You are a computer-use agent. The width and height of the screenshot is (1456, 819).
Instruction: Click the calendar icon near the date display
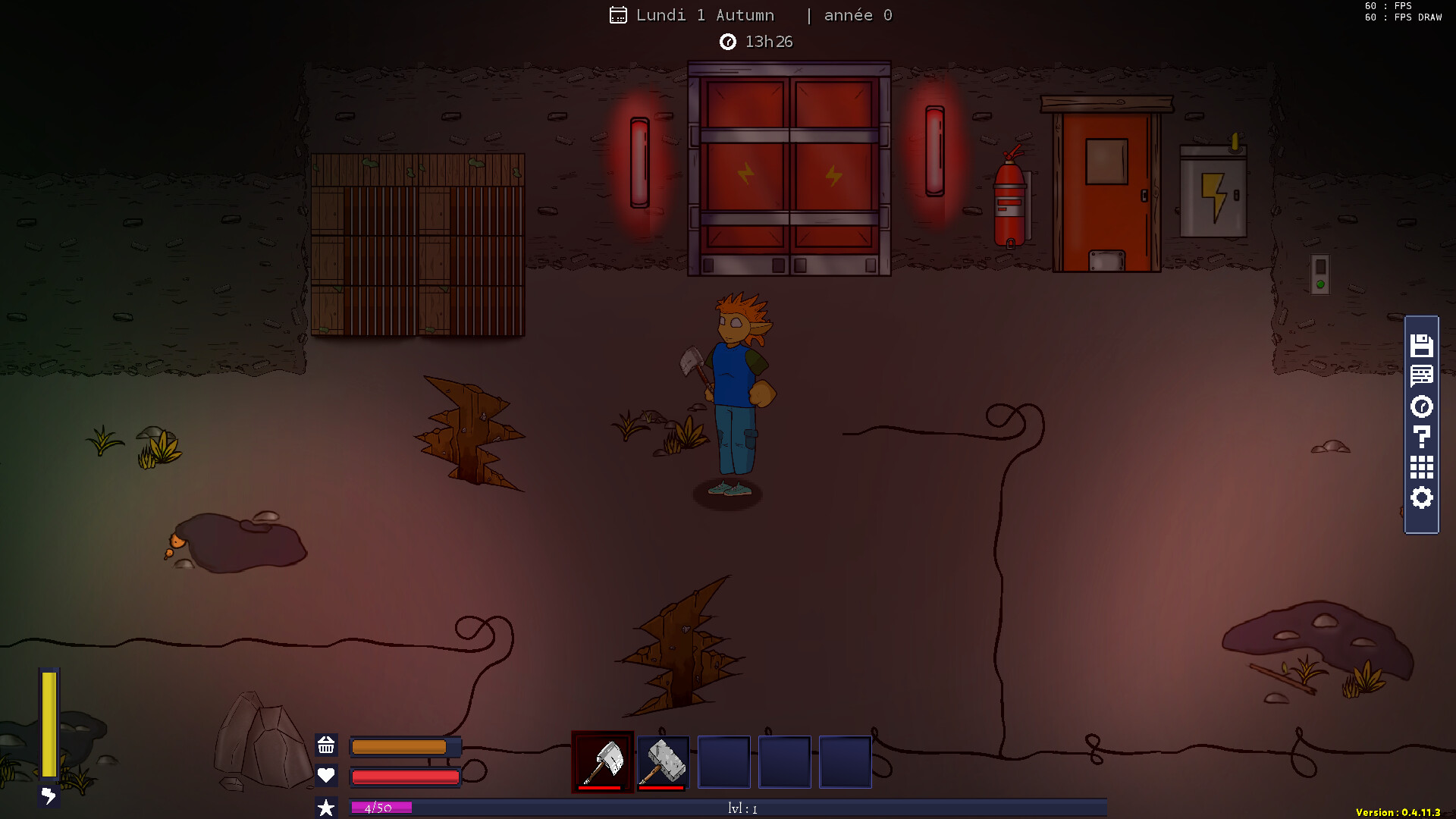[x=618, y=14]
